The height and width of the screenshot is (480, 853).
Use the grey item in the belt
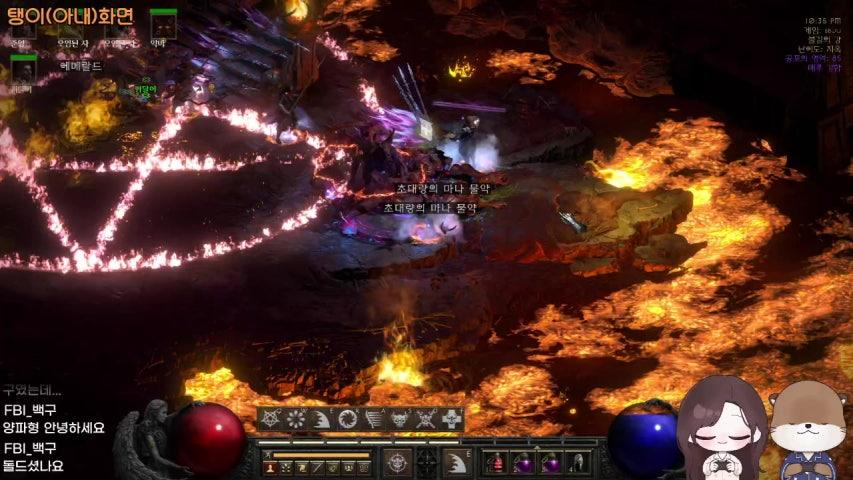pyautogui.click(x=577, y=463)
